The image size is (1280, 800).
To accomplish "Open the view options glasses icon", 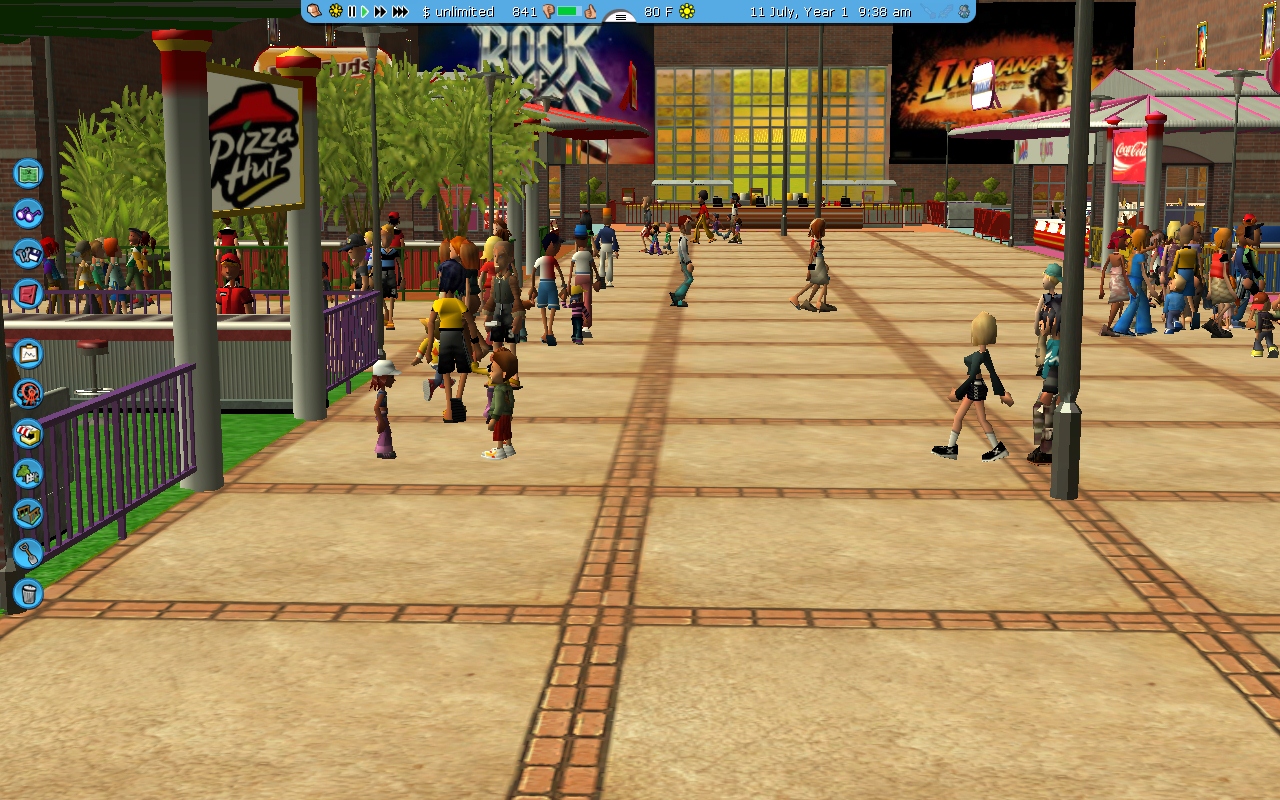I will pos(28,213).
